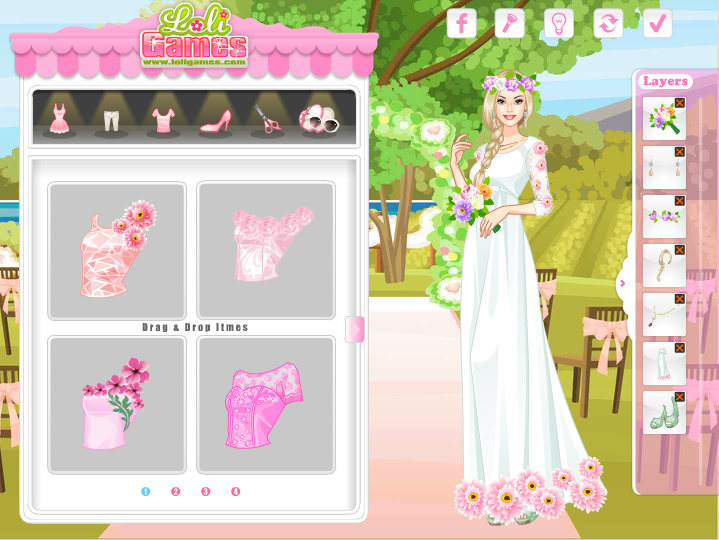Go to item page 4
Screen dimensions: 719x540
tap(236, 491)
